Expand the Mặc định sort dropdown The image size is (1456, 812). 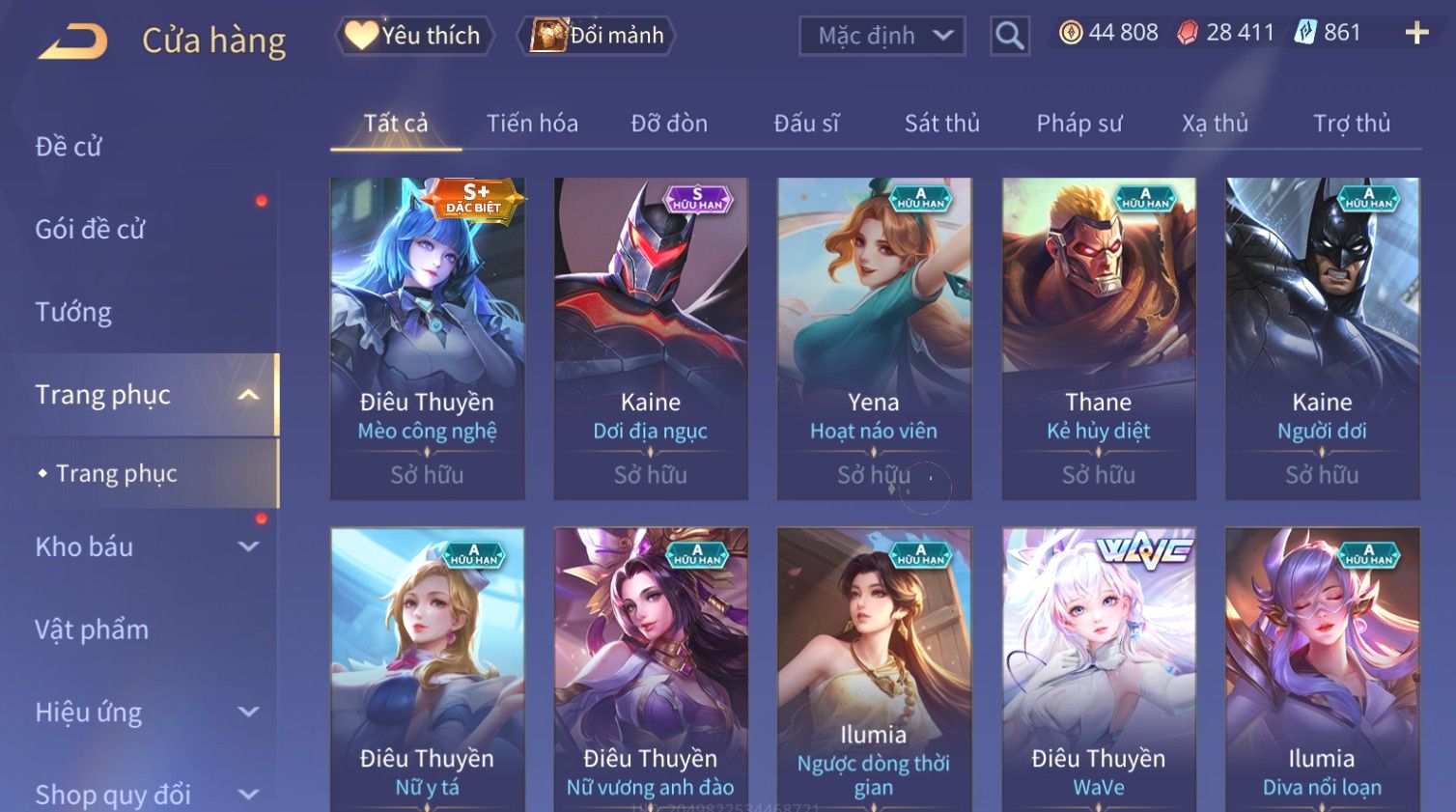point(882,36)
